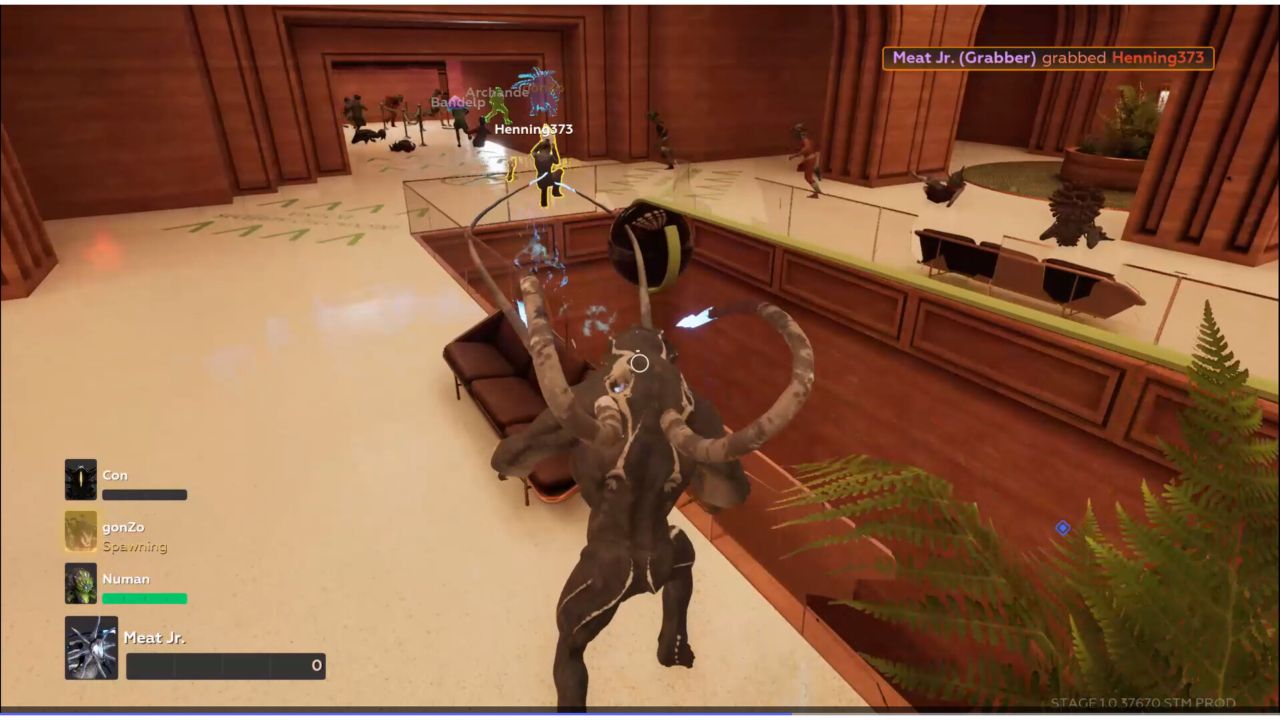
Task: Click gonZo's spawning player portrait
Action: (x=81, y=532)
